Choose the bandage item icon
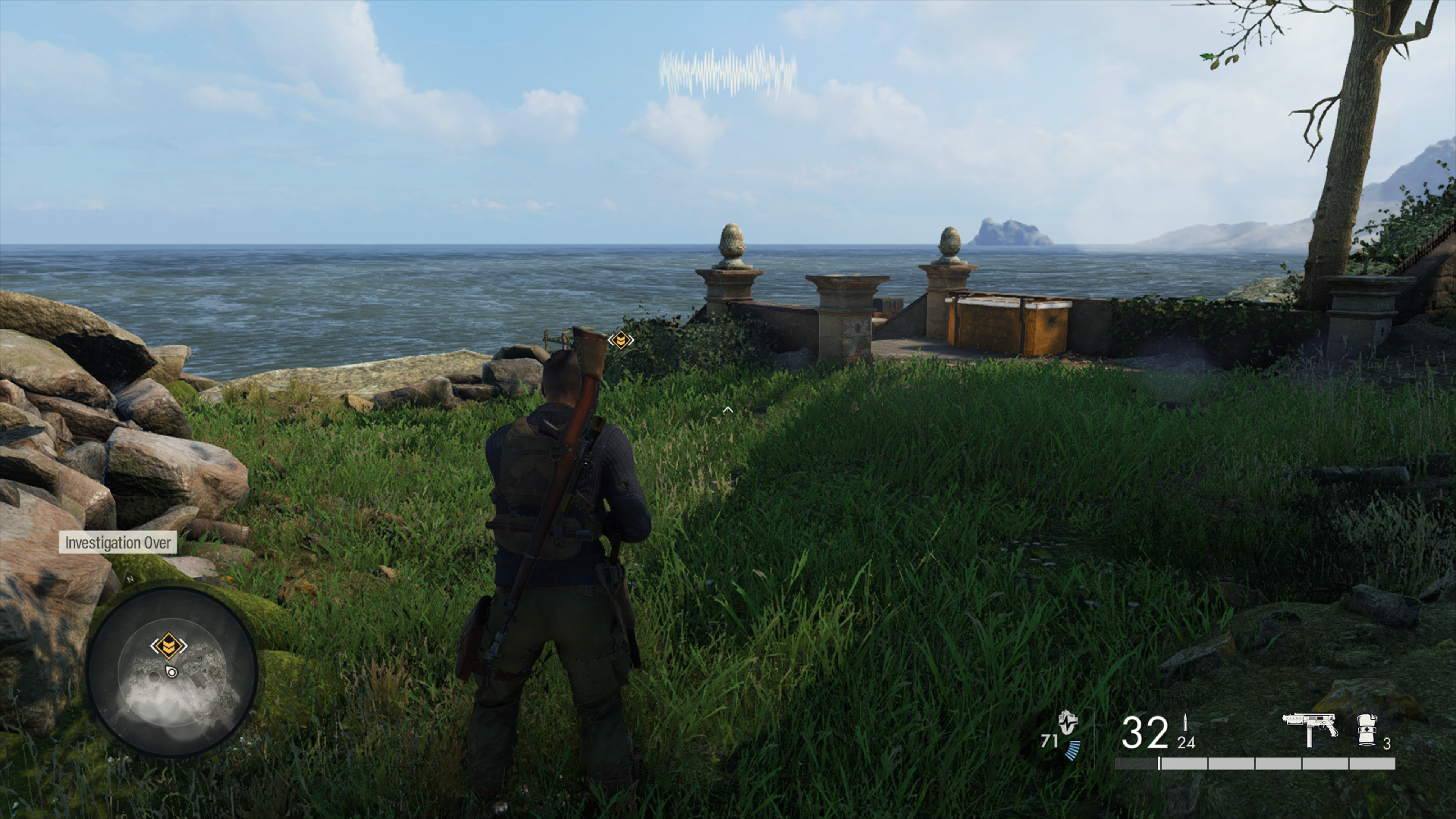Viewport: 1456px width, 819px height. point(1367,730)
